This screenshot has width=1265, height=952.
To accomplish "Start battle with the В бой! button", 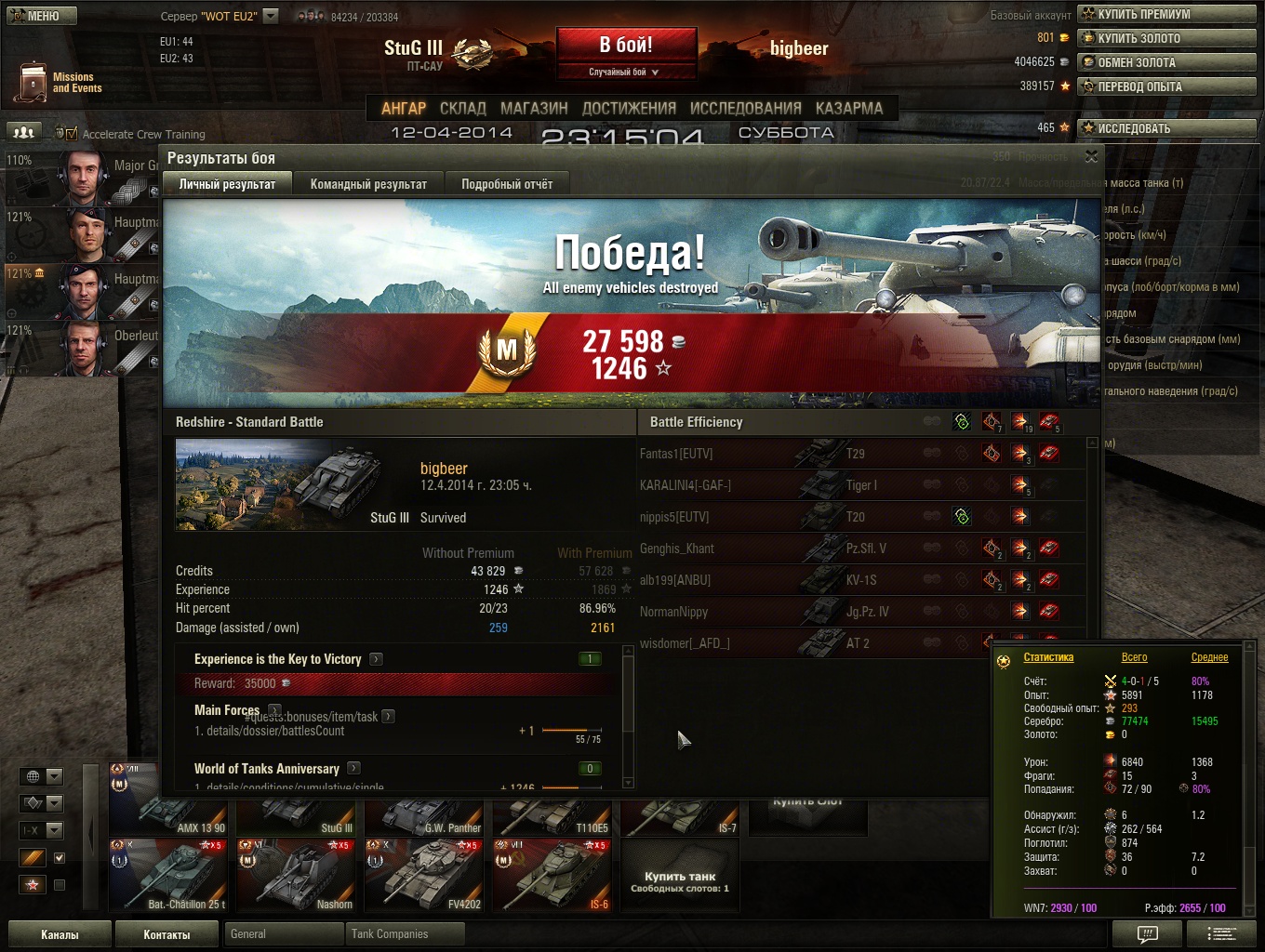I will pos(626,46).
